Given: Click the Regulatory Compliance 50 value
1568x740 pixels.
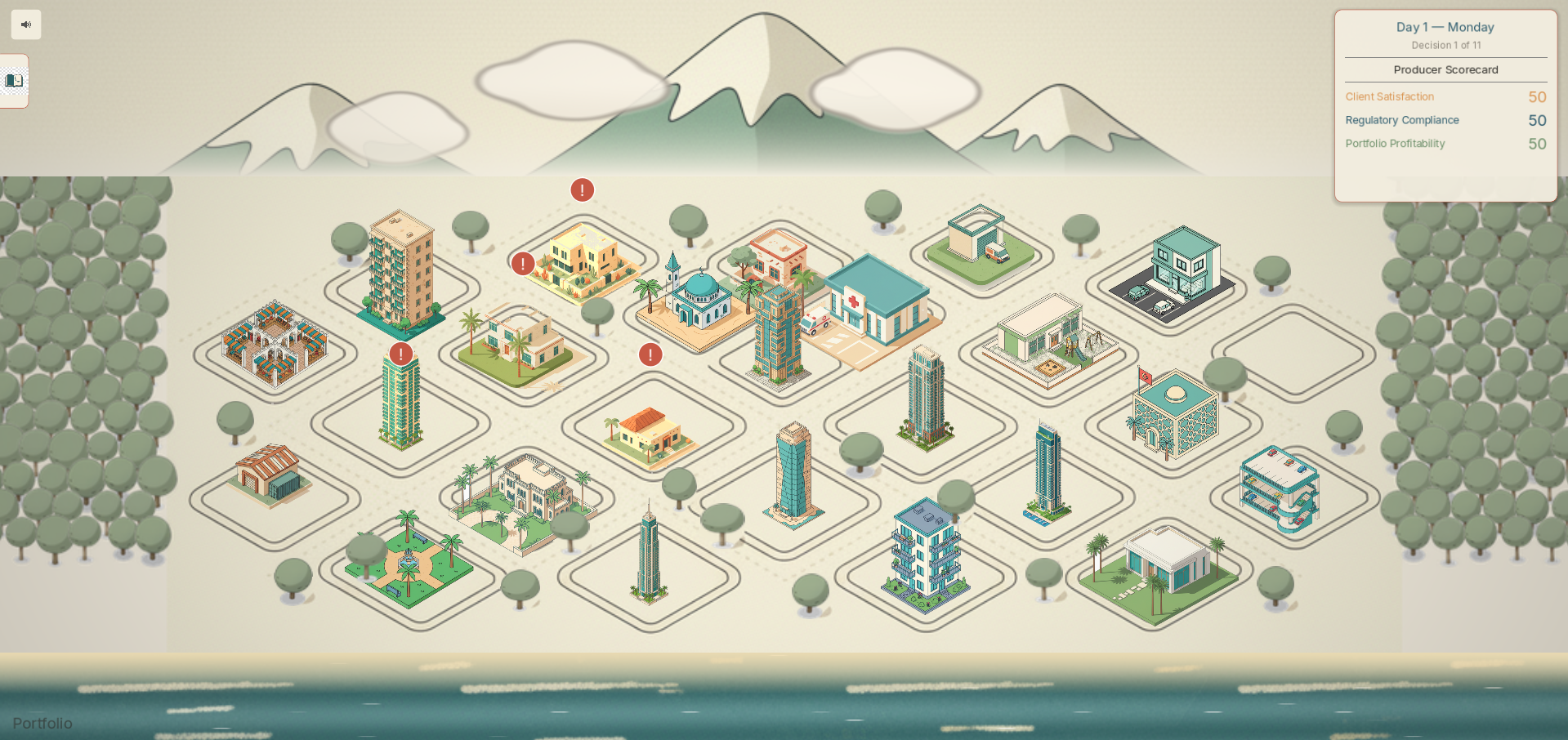Looking at the screenshot, I should (1535, 120).
